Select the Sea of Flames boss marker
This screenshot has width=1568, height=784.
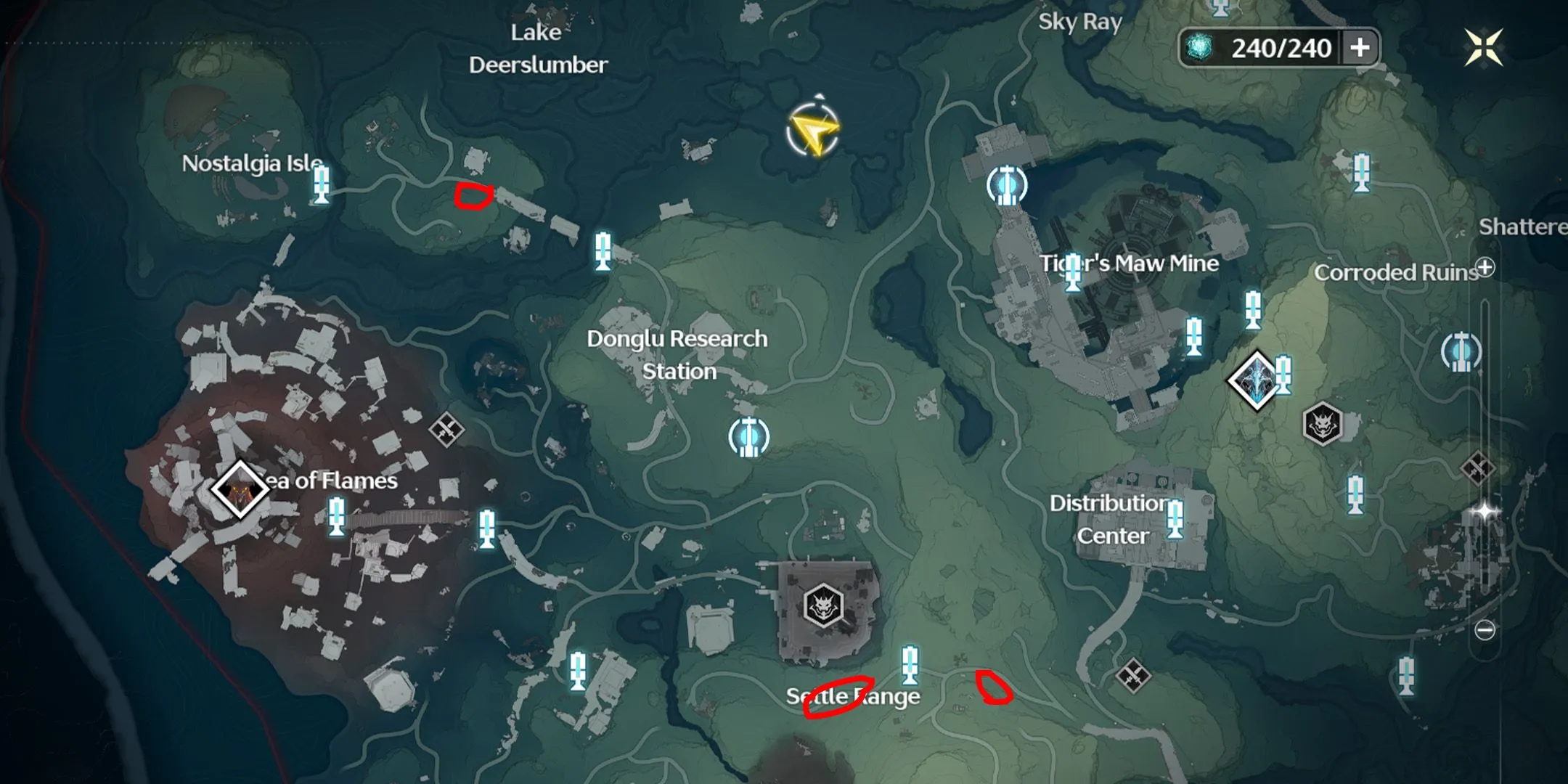[x=240, y=489]
